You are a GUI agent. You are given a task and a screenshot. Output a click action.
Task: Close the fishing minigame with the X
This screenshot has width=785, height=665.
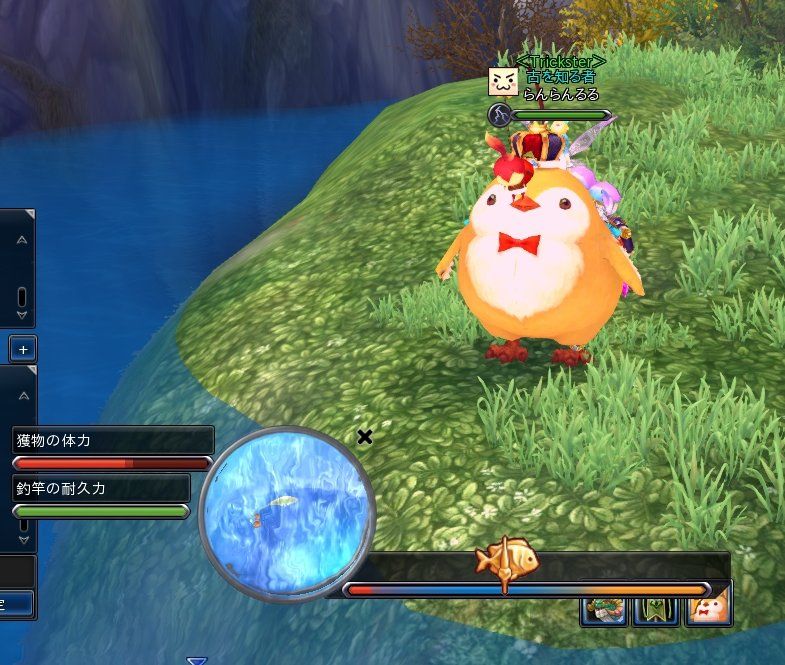coord(365,436)
